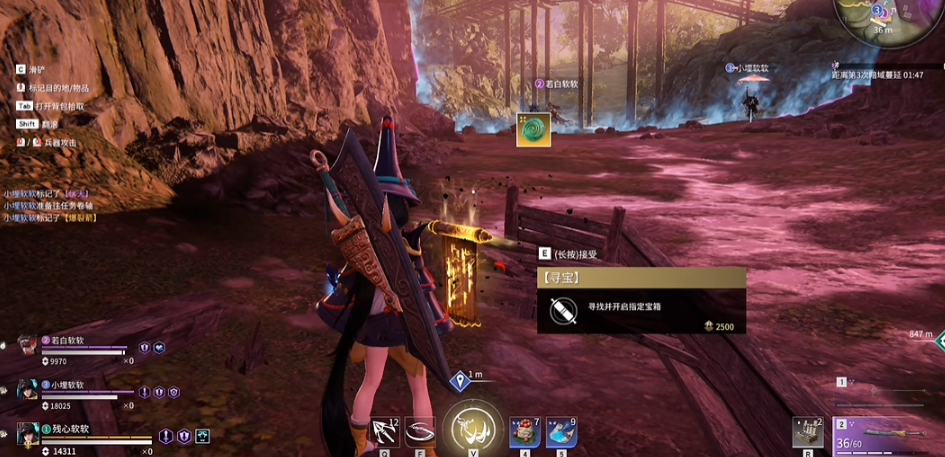This screenshot has width=945, height=457.
Task: Activate the curved slash skill icon
Action: [420, 431]
